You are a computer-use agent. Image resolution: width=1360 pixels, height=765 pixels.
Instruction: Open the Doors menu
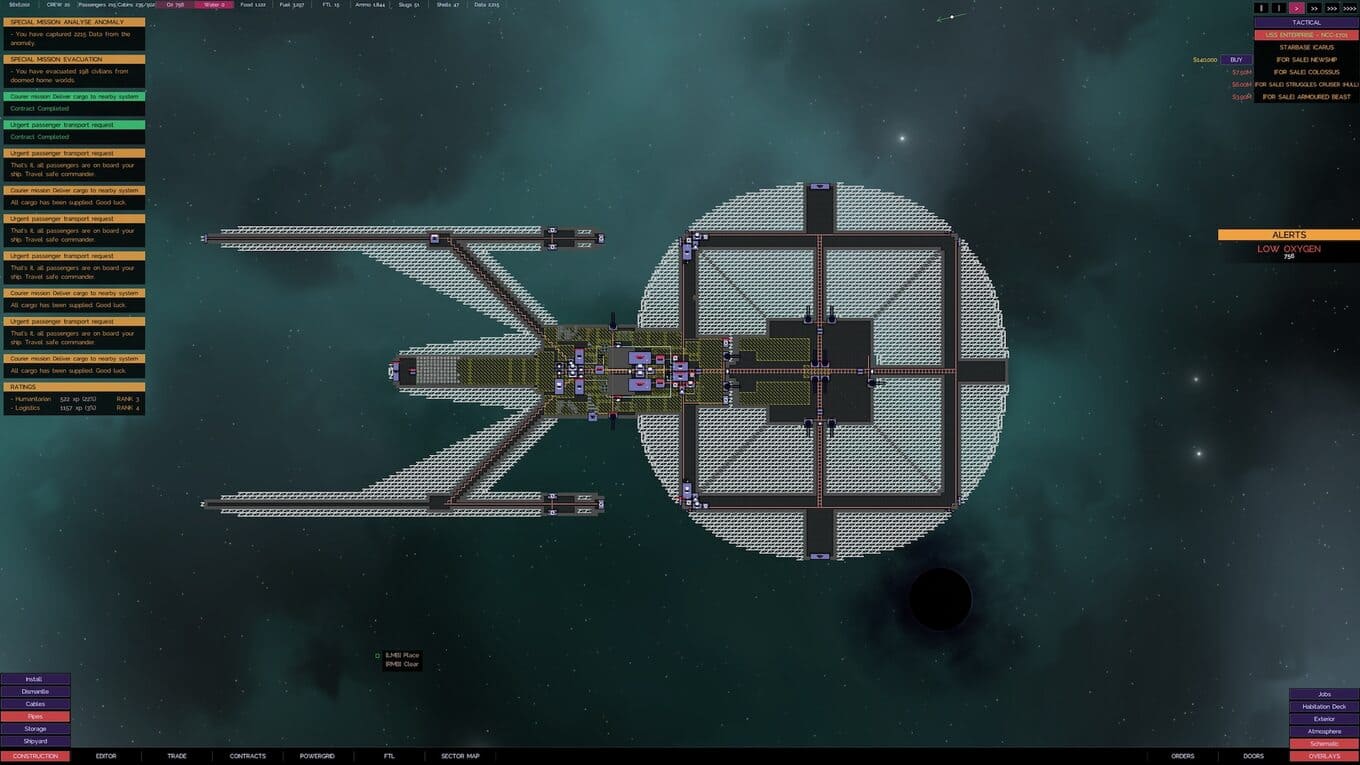1253,756
